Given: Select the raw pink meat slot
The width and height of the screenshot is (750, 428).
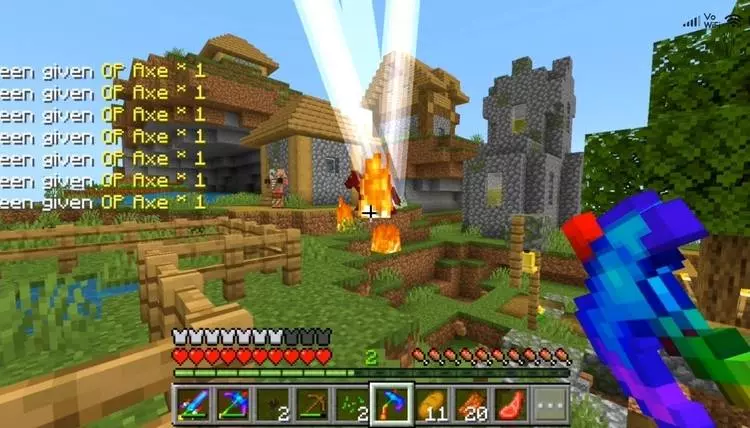Looking at the screenshot, I should 510,404.
